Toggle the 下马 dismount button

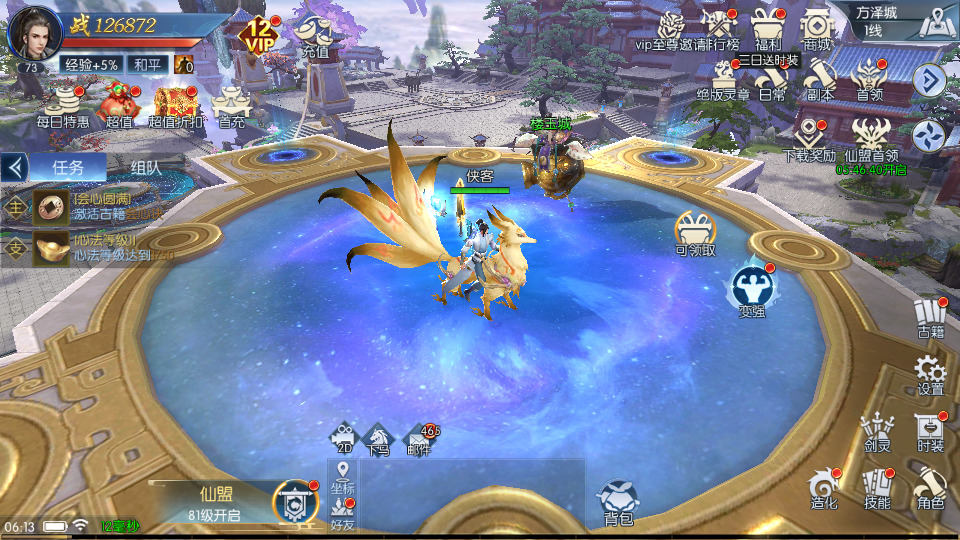[377, 439]
